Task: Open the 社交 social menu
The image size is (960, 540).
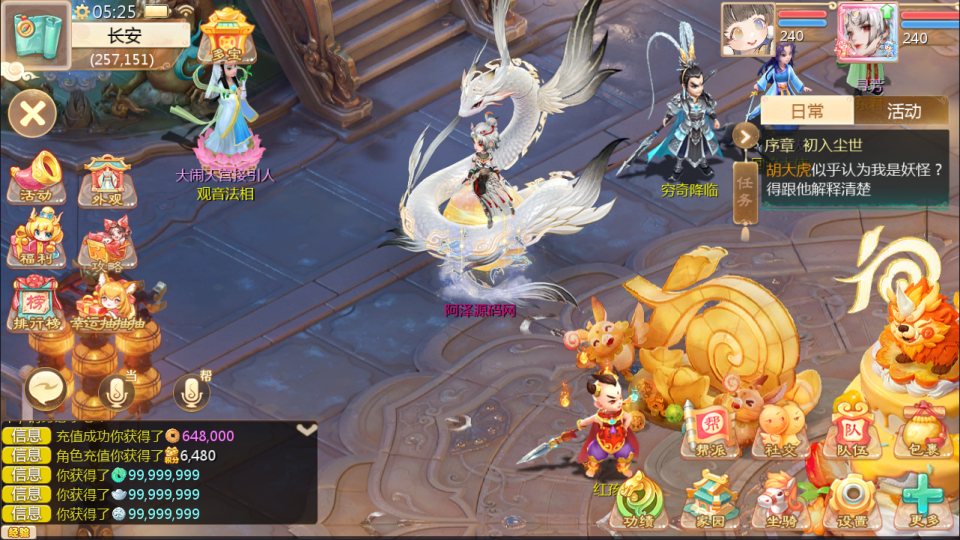Action: click(x=781, y=430)
